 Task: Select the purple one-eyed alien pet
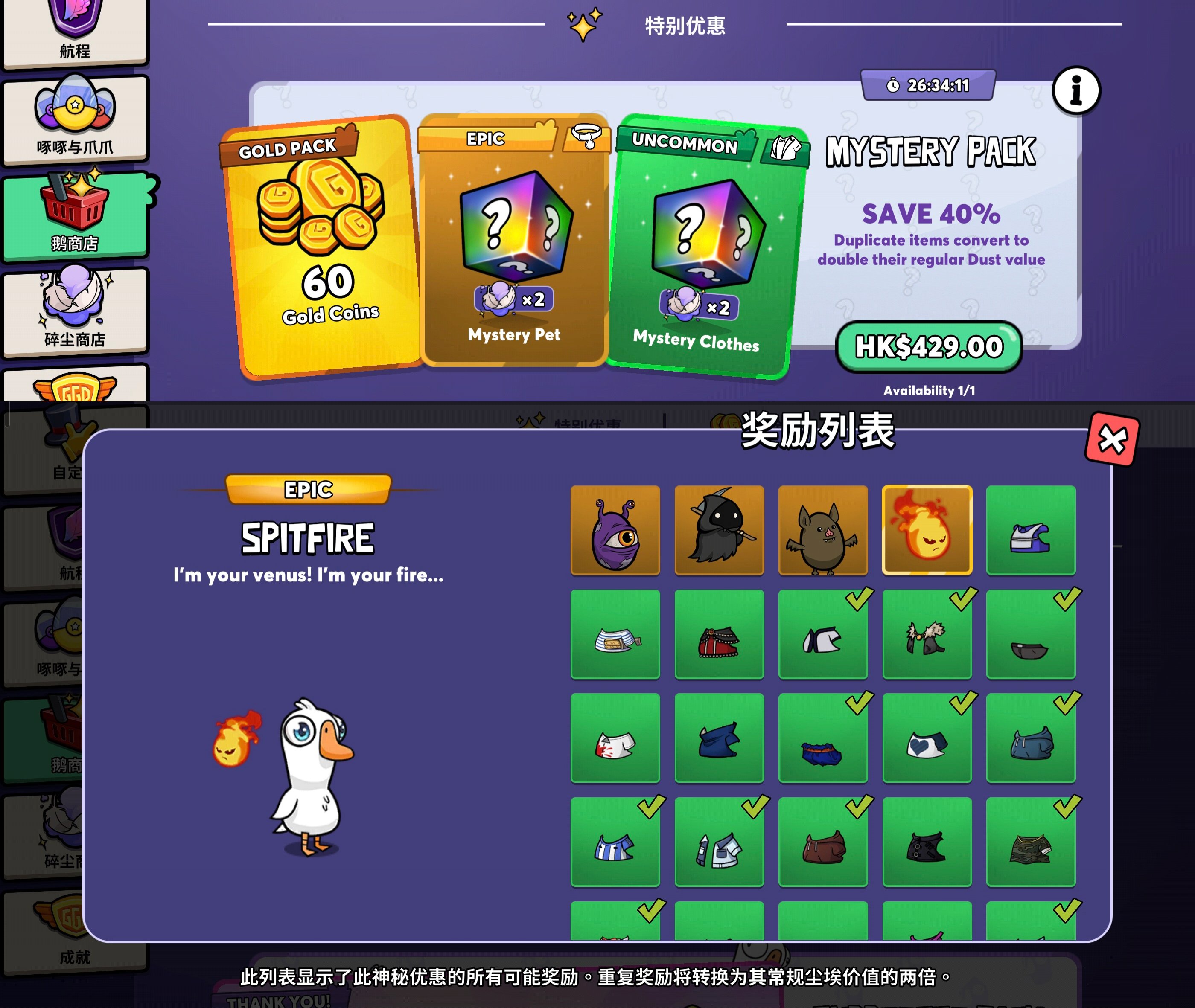(615, 530)
